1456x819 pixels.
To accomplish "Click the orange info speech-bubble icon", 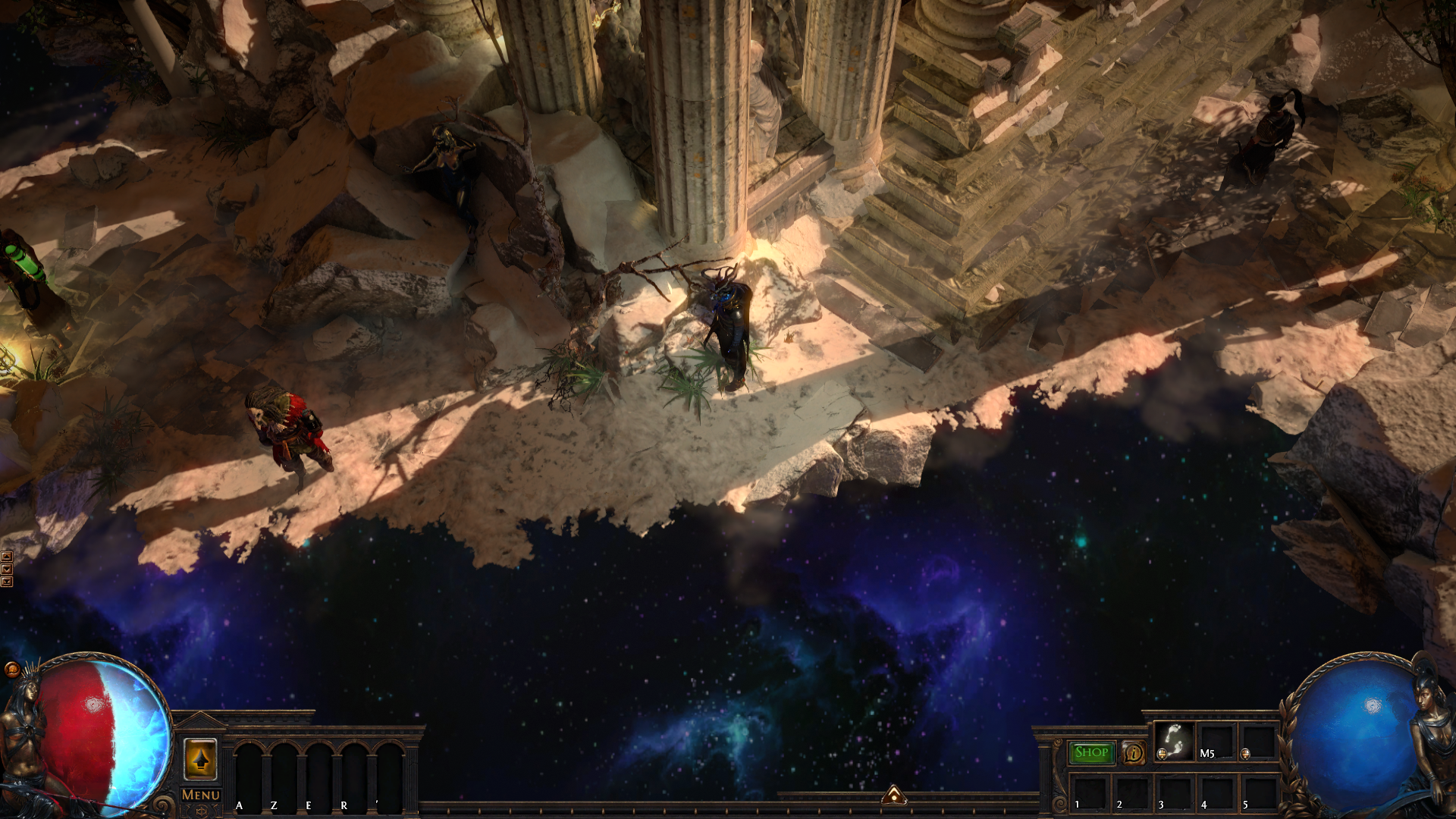I will pyautogui.click(x=1134, y=753).
